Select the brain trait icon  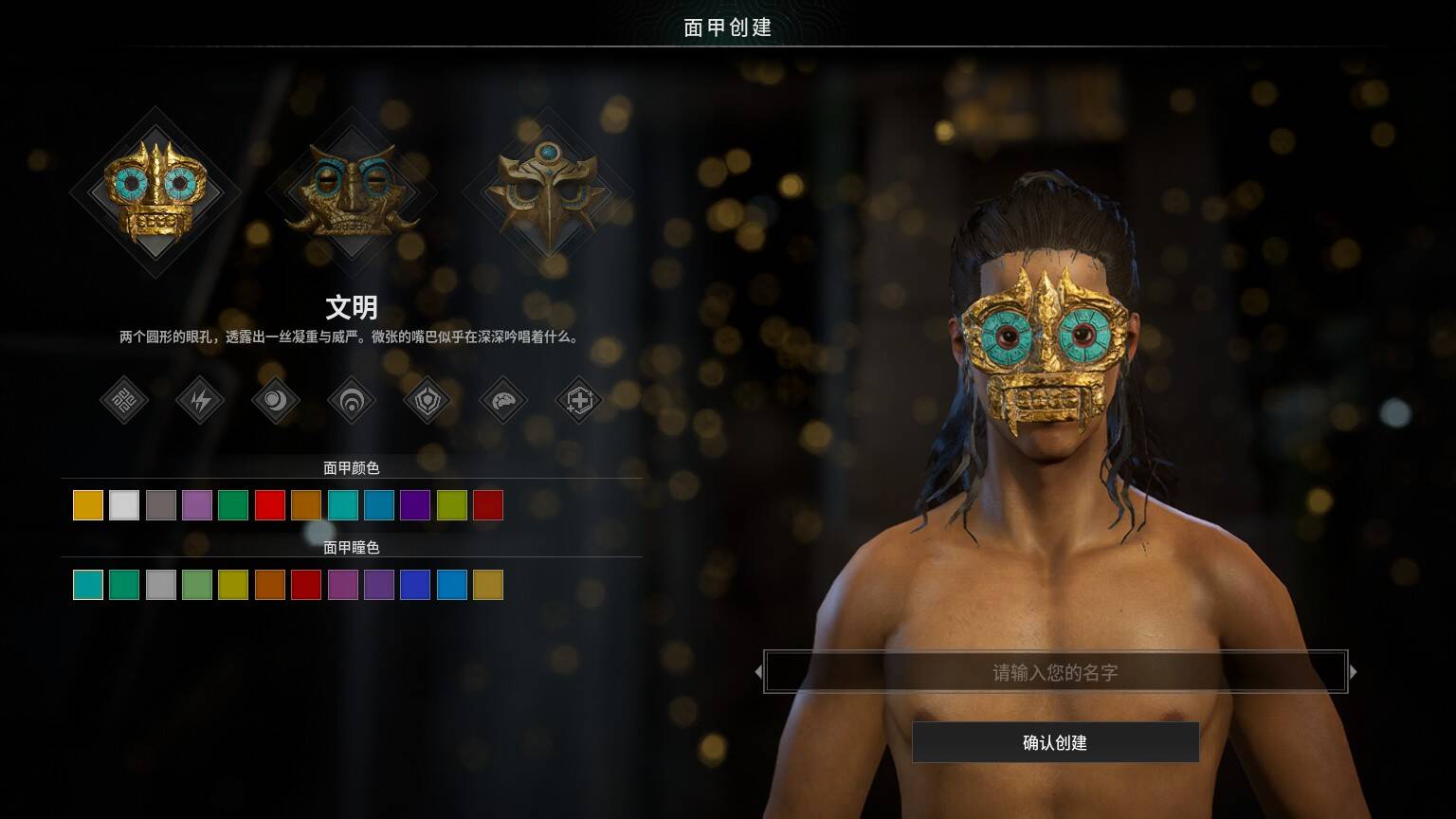point(503,401)
